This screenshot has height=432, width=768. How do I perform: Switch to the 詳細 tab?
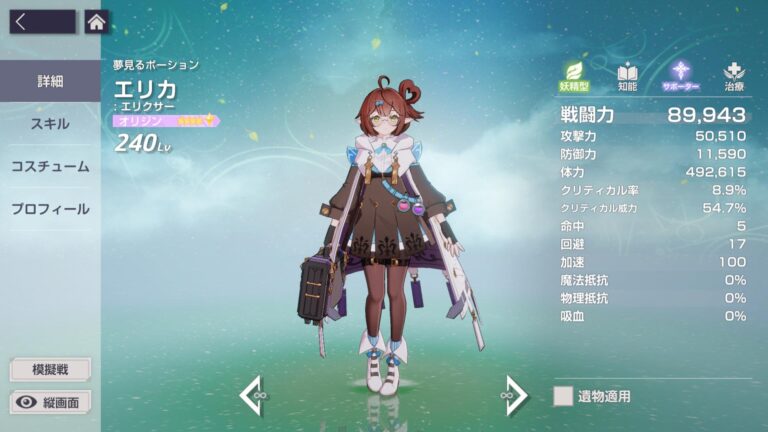(x=50, y=81)
